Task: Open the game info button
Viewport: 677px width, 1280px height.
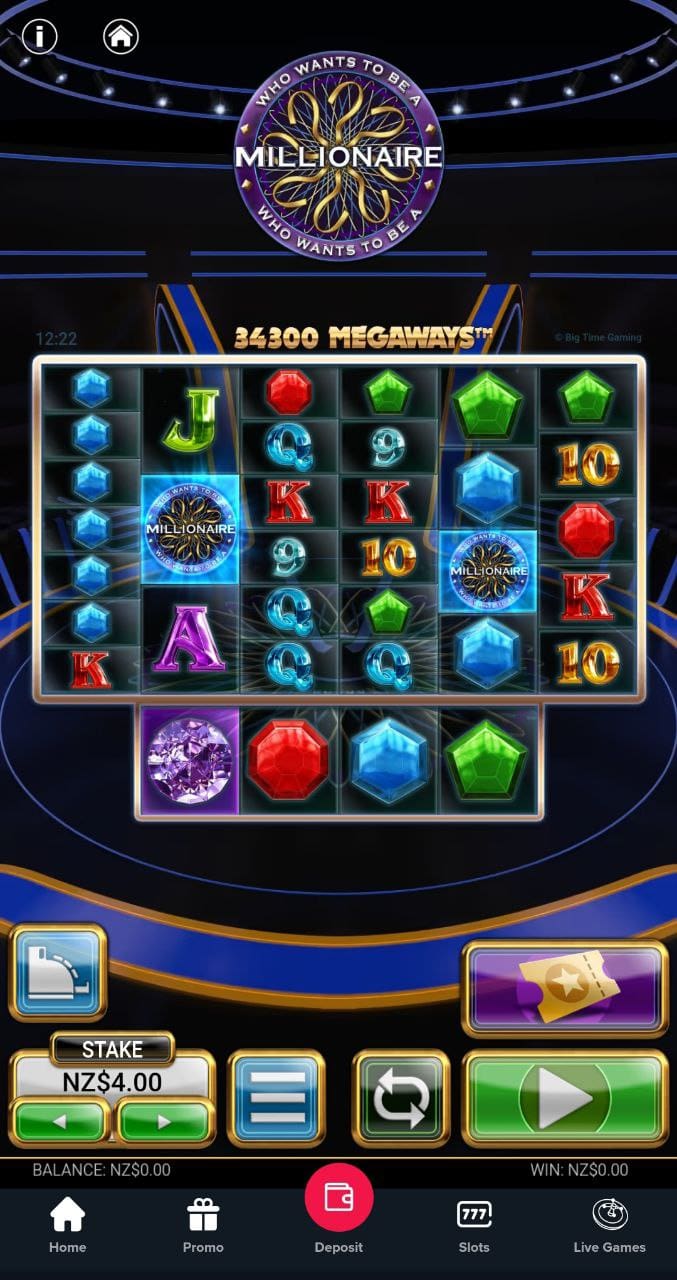Action: click(x=39, y=37)
